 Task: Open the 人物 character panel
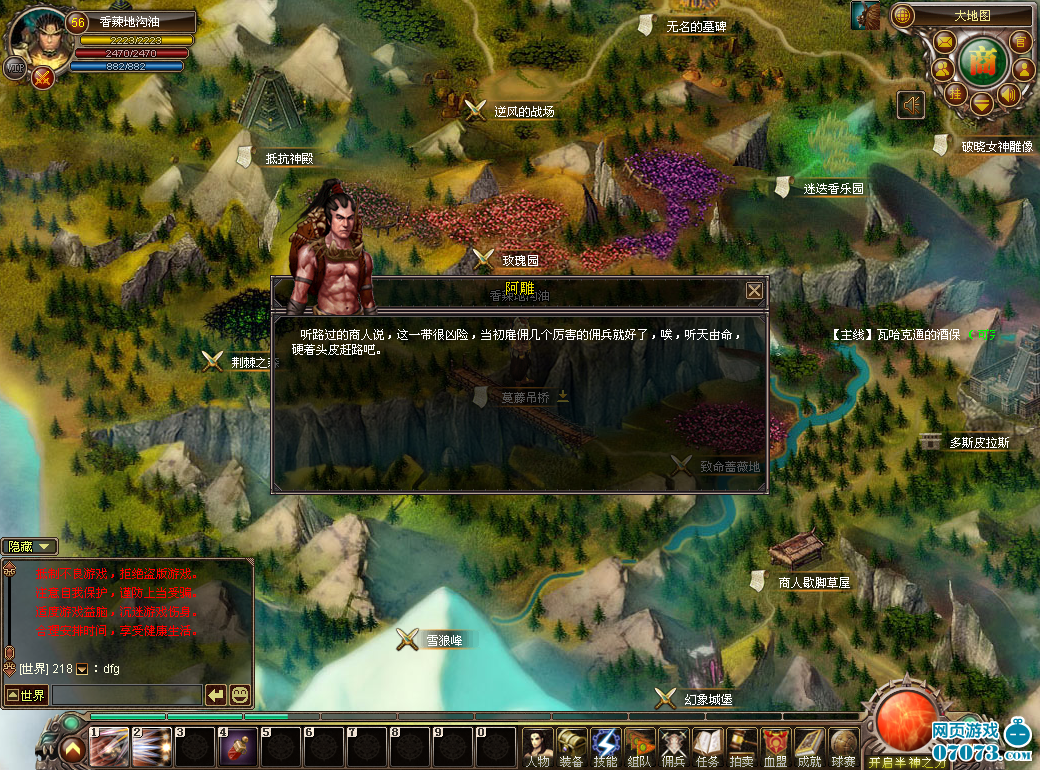(x=538, y=746)
